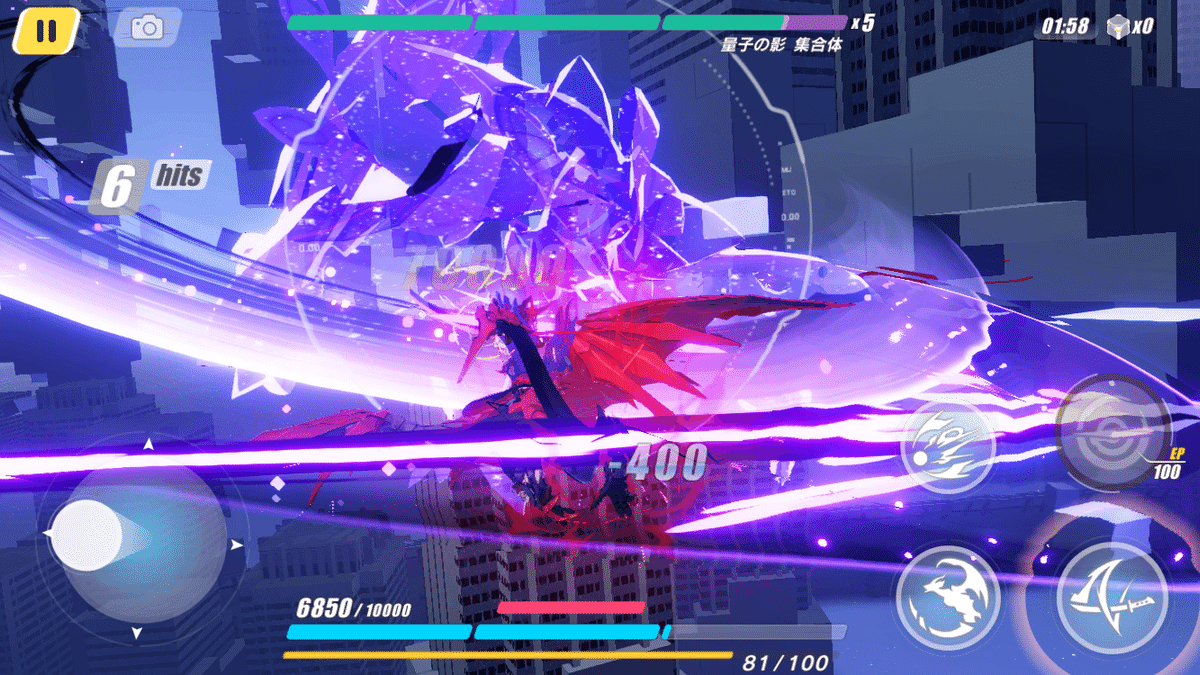Take a screenshot with the camera icon
Screen dimensions: 1200x675
147,27
